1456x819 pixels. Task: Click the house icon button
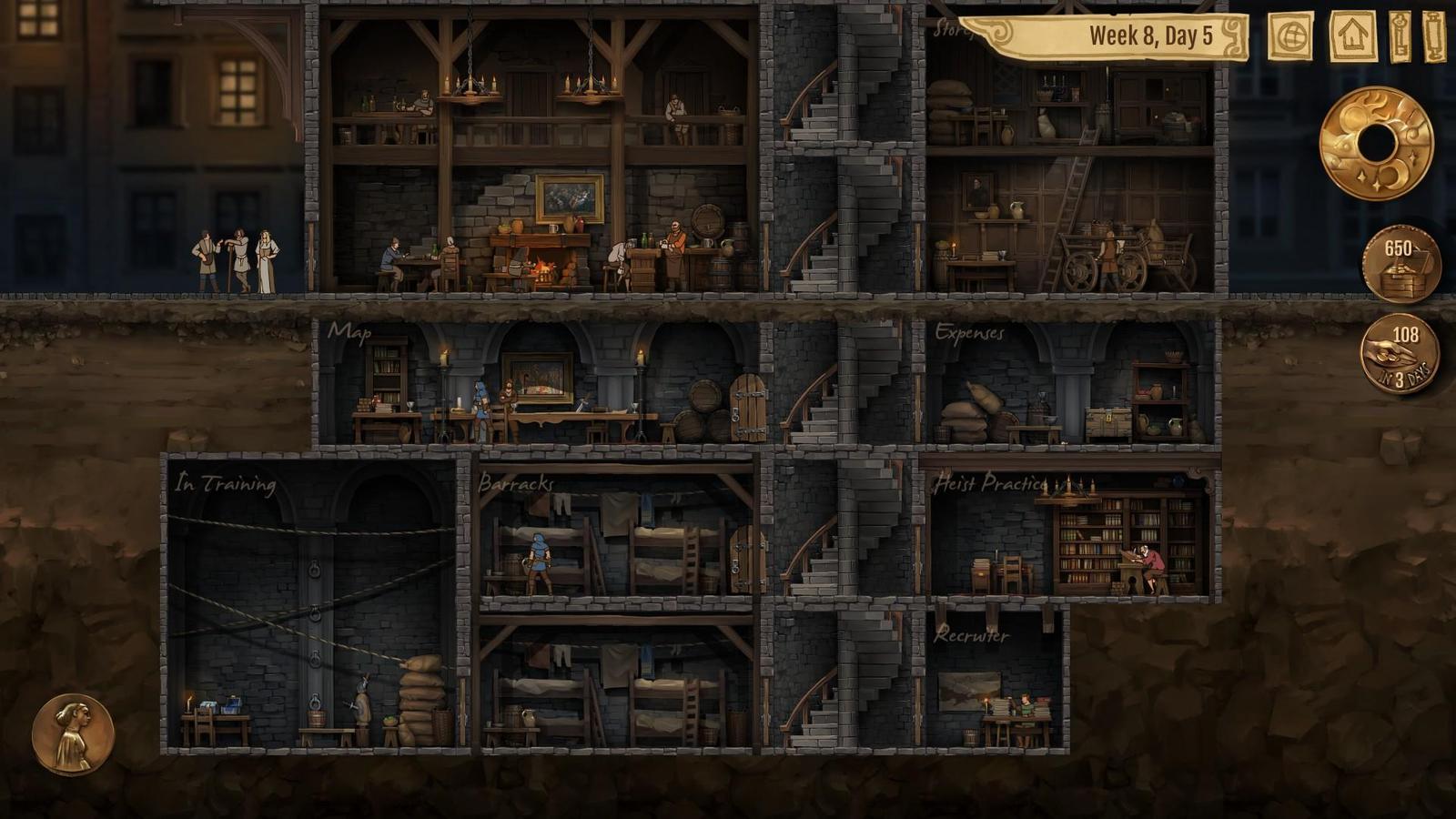point(1353,36)
